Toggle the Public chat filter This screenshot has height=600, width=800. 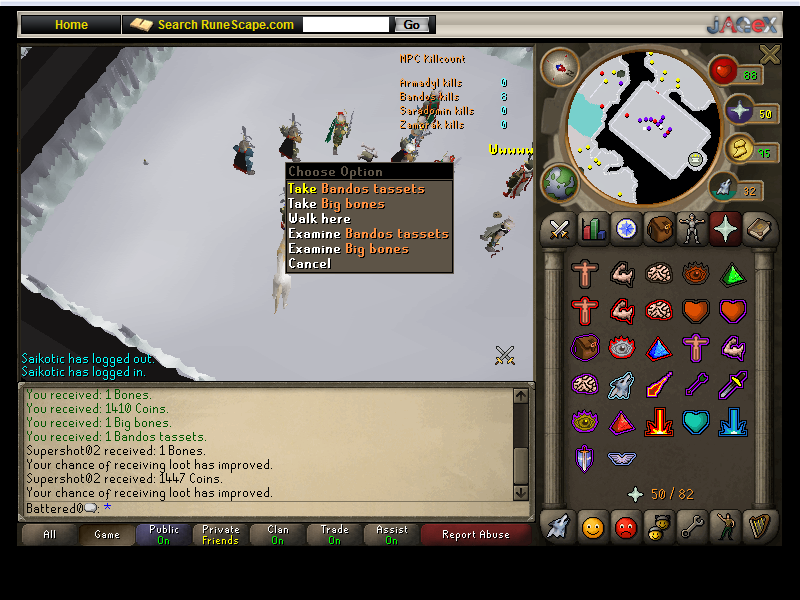click(x=164, y=535)
